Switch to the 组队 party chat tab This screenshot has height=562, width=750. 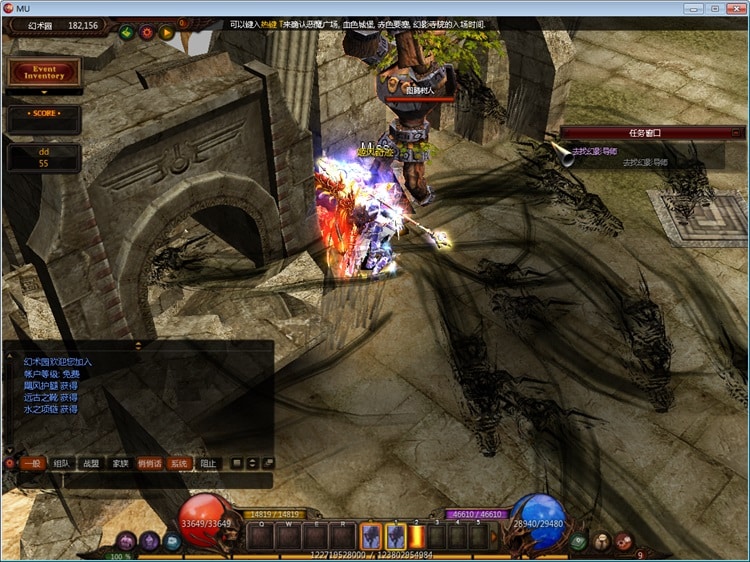[x=61, y=464]
